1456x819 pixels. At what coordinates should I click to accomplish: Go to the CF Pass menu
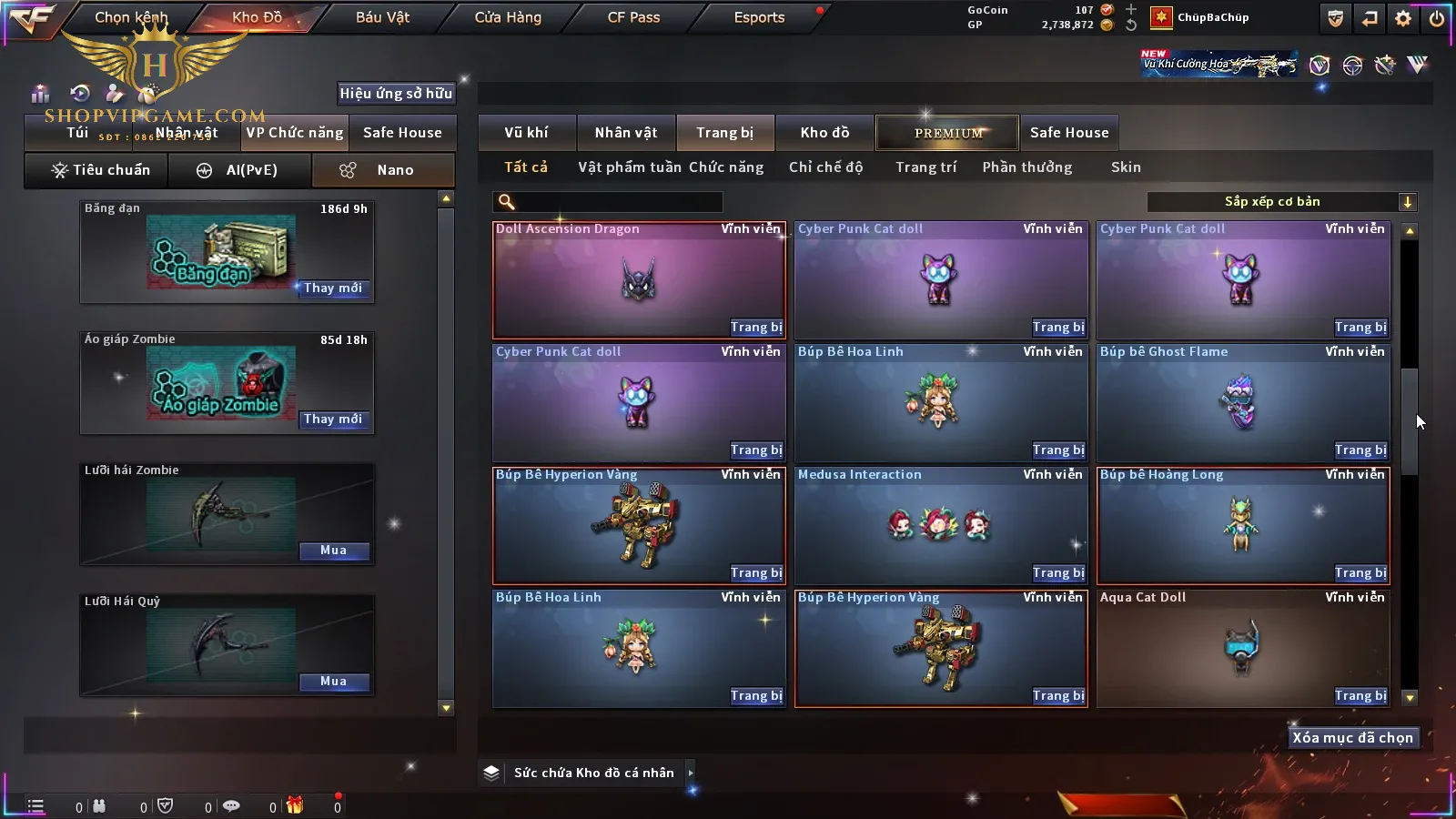pyautogui.click(x=633, y=17)
